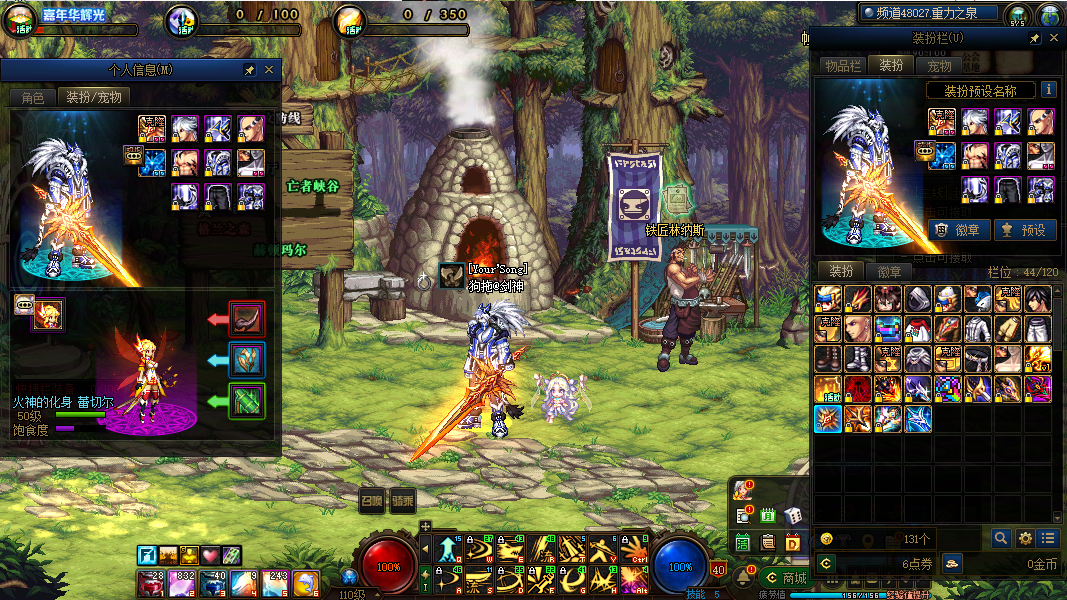Image resolution: width=1067 pixels, height=600 pixels.
Task: Click the blue info button beside preset name
Action: pyautogui.click(x=1048, y=90)
